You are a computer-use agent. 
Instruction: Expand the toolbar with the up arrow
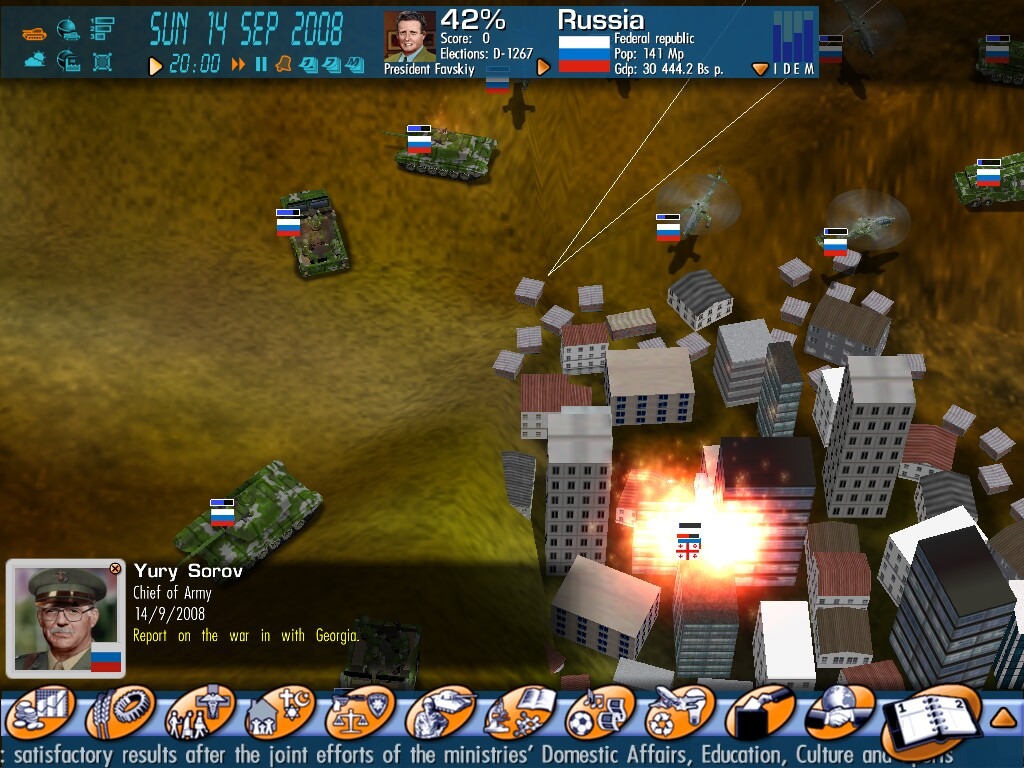[x=1003, y=716]
